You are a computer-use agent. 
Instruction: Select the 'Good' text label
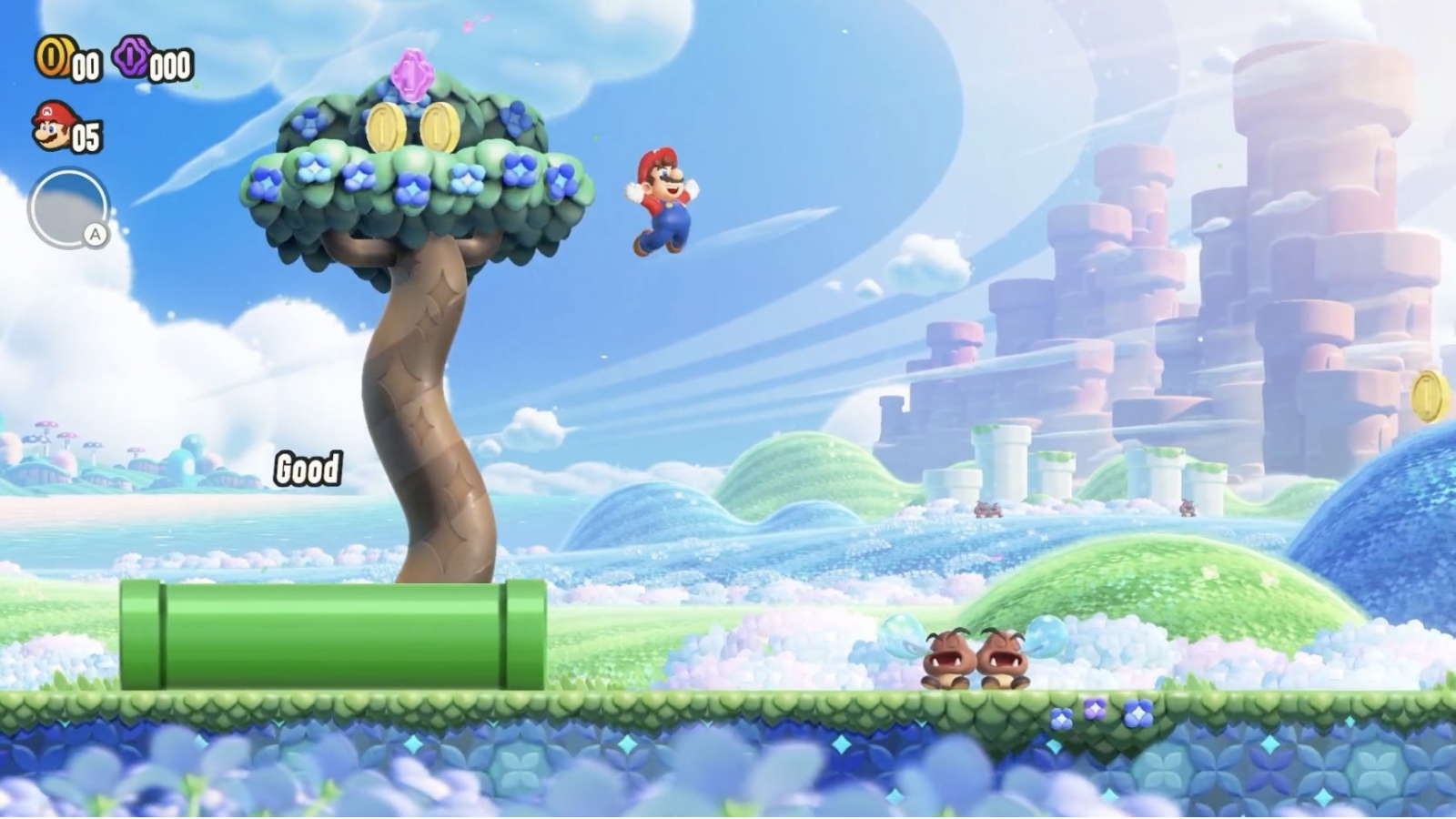tap(307, 470)
